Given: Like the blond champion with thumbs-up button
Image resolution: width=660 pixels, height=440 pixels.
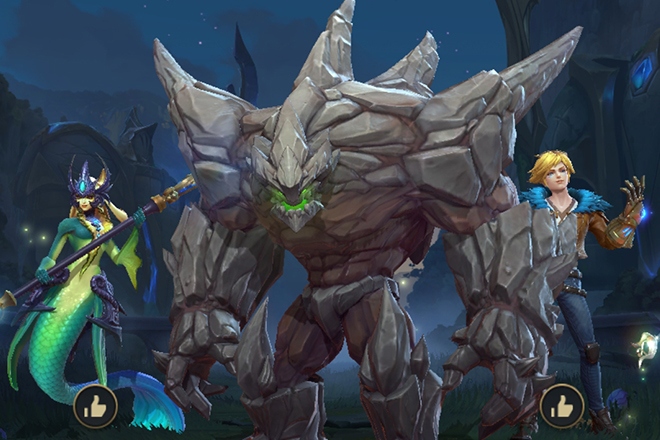Looking at the screenshot, I should click(x=562, y=405).
